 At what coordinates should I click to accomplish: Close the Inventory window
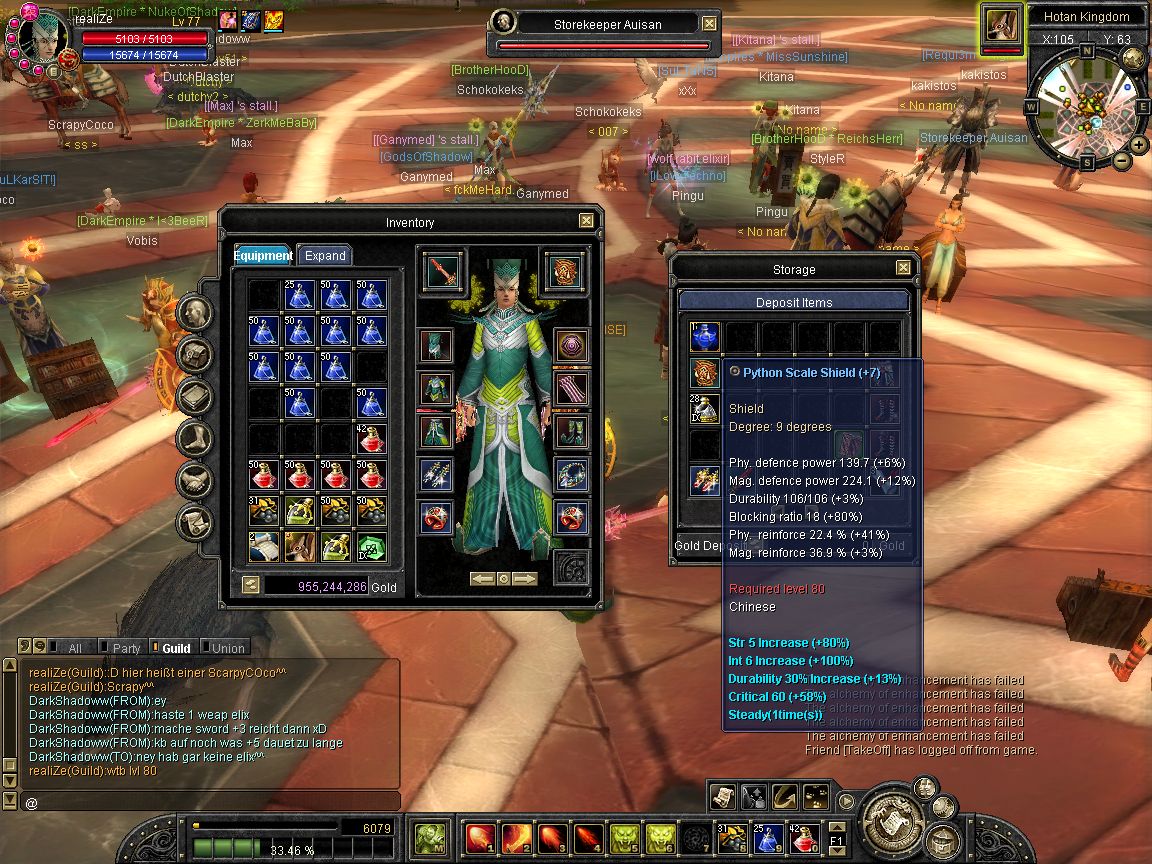(x=586, y=221)
